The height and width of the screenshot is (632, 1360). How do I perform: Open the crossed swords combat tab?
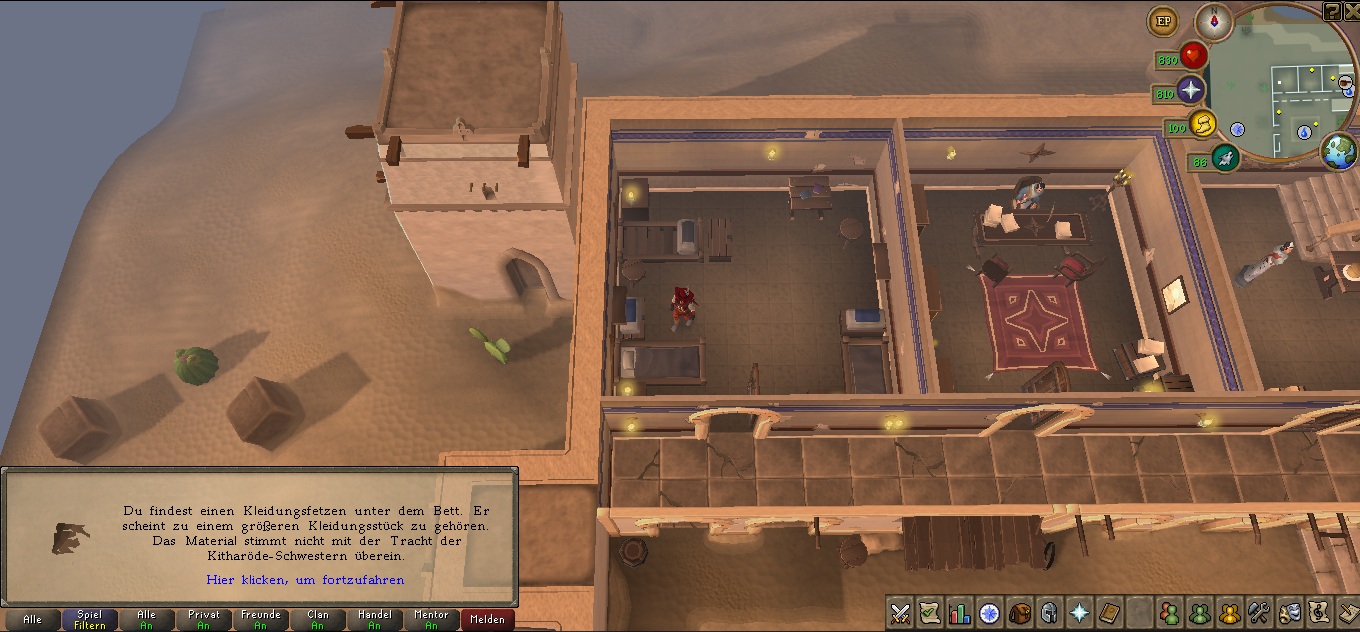(x=900, y=612)
